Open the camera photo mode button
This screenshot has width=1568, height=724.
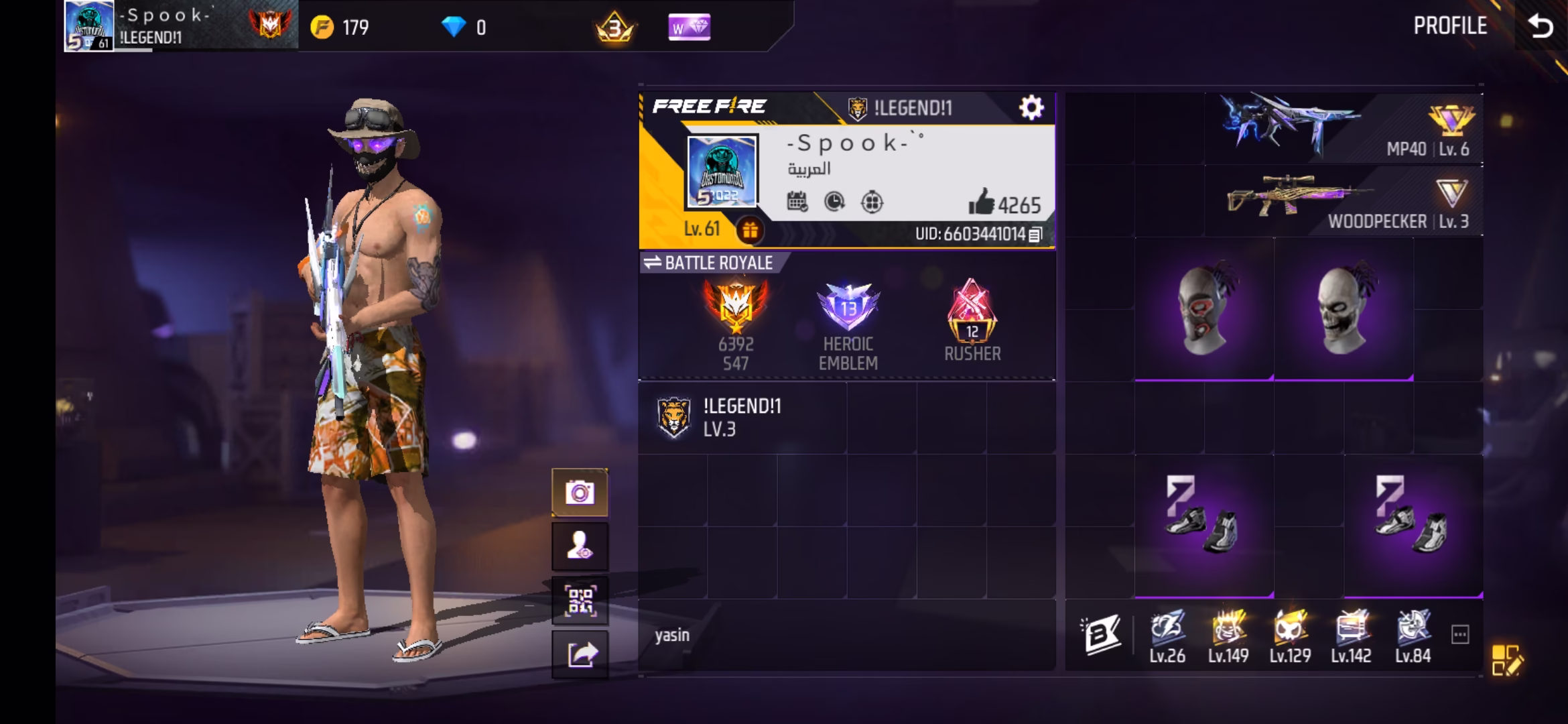(x=580, y=493)
